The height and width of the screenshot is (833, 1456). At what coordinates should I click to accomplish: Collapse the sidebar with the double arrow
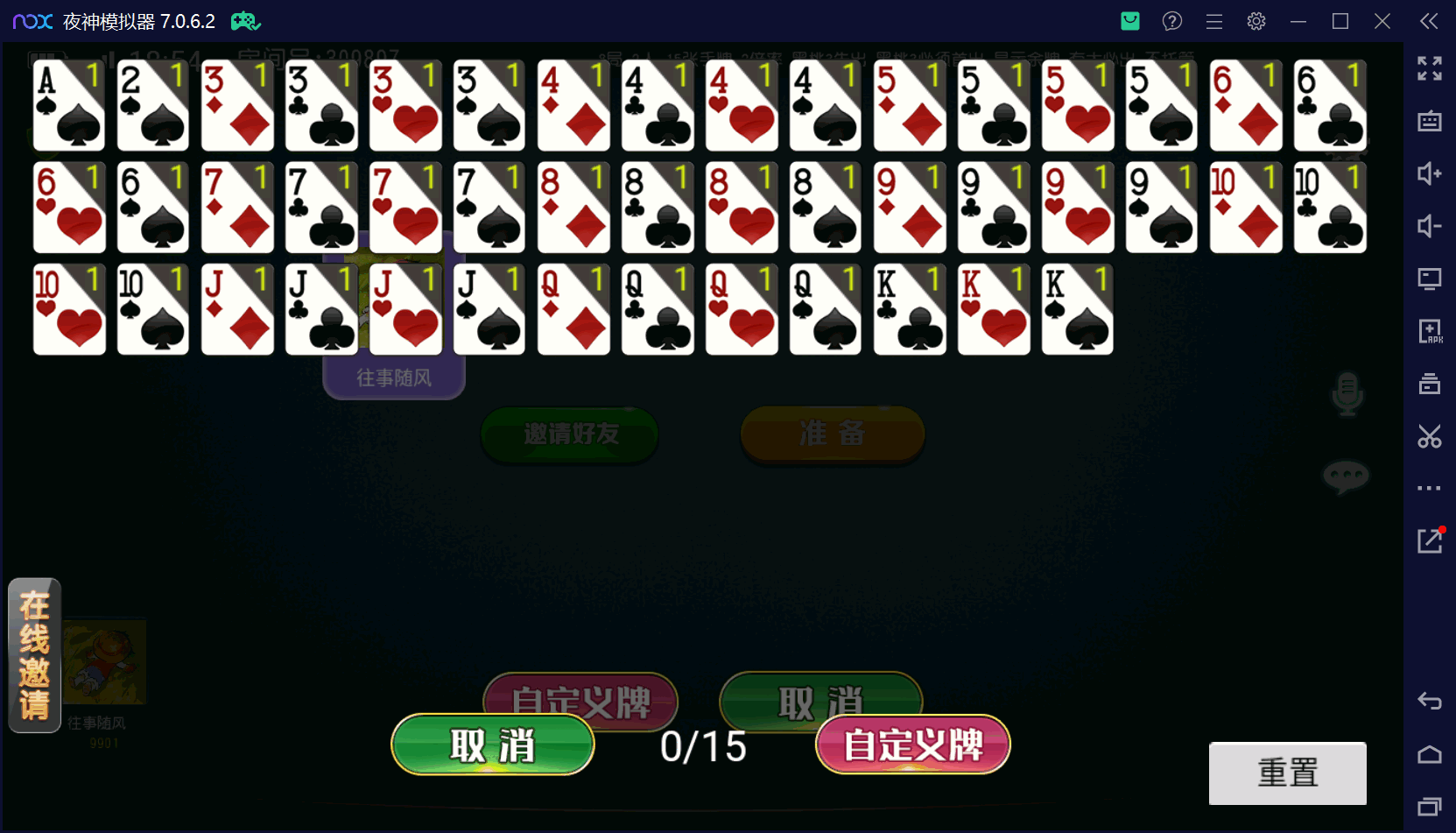[x=1429, y=21]
